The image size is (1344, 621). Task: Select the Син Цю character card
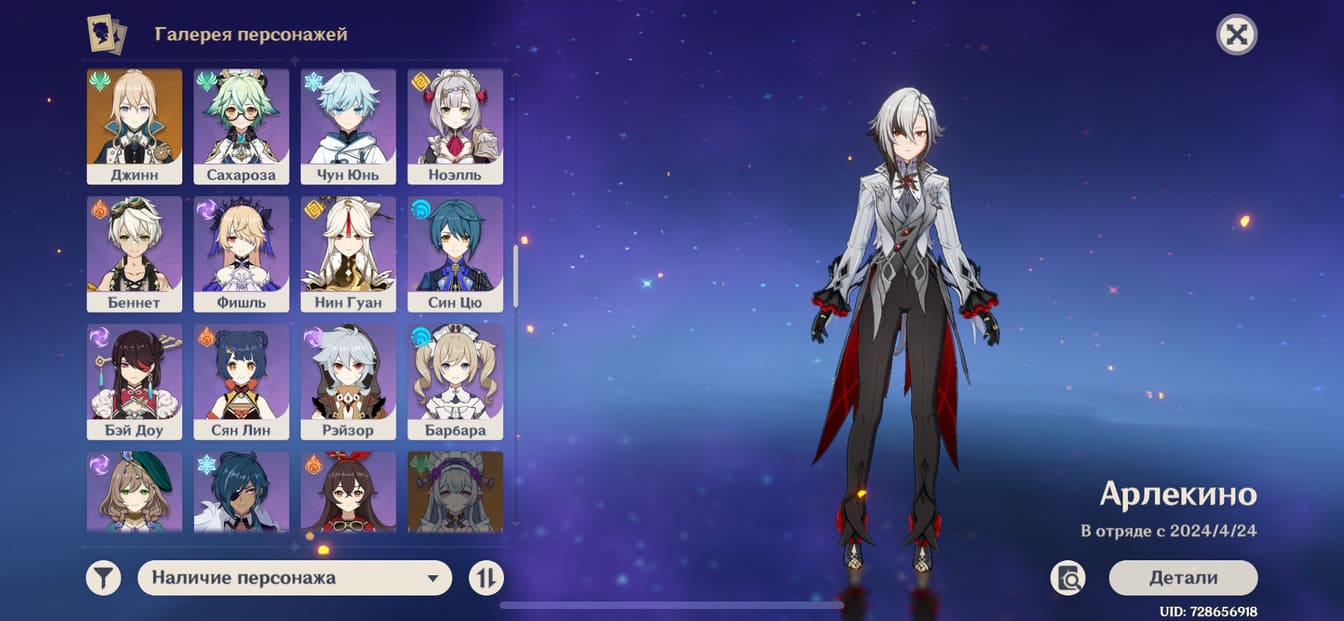455,254
